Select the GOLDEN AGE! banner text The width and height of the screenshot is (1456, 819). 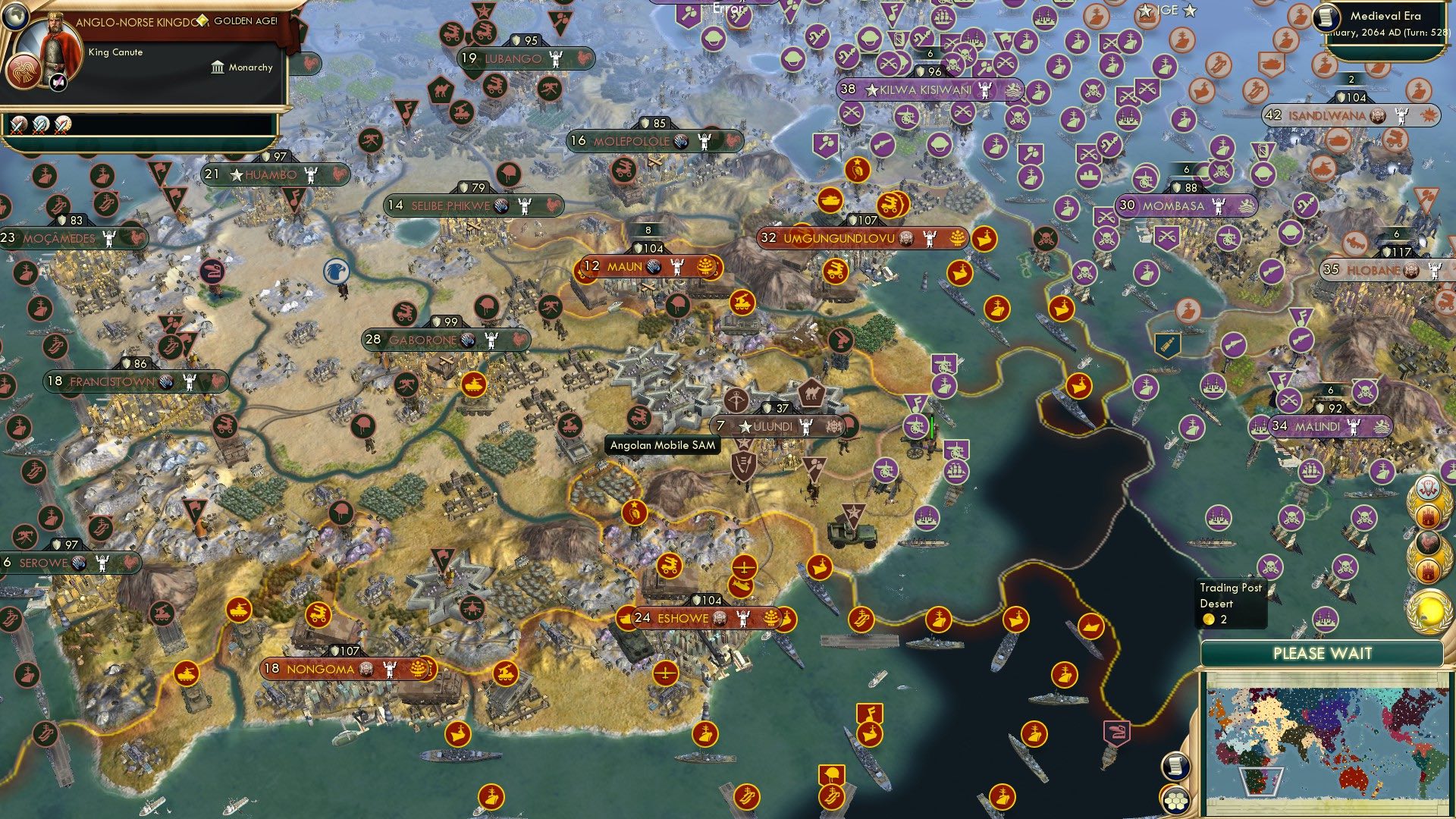pyautogui.click(x=246, y=22)
